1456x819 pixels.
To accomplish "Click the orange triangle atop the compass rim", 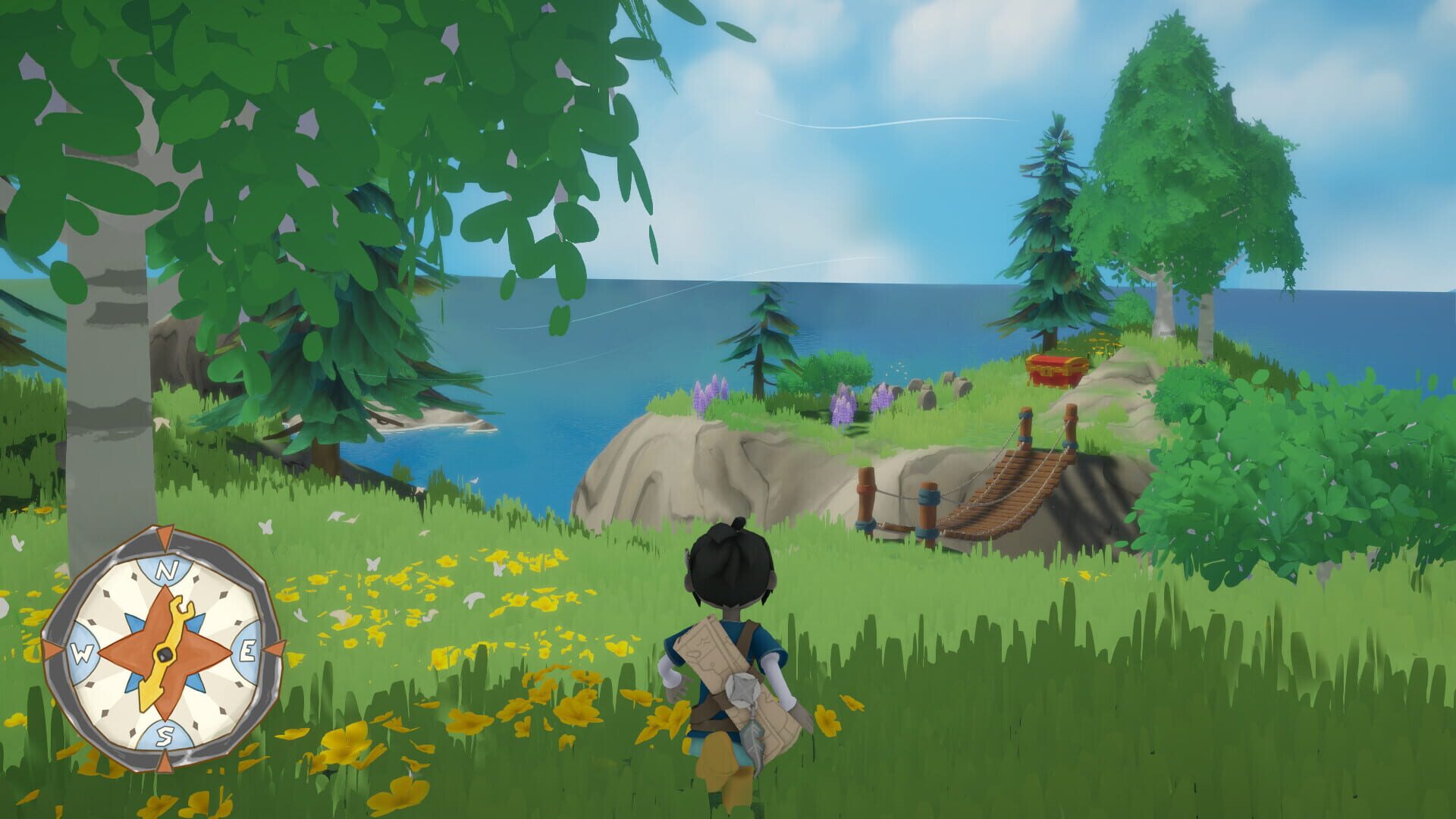I will coord(163,535).
